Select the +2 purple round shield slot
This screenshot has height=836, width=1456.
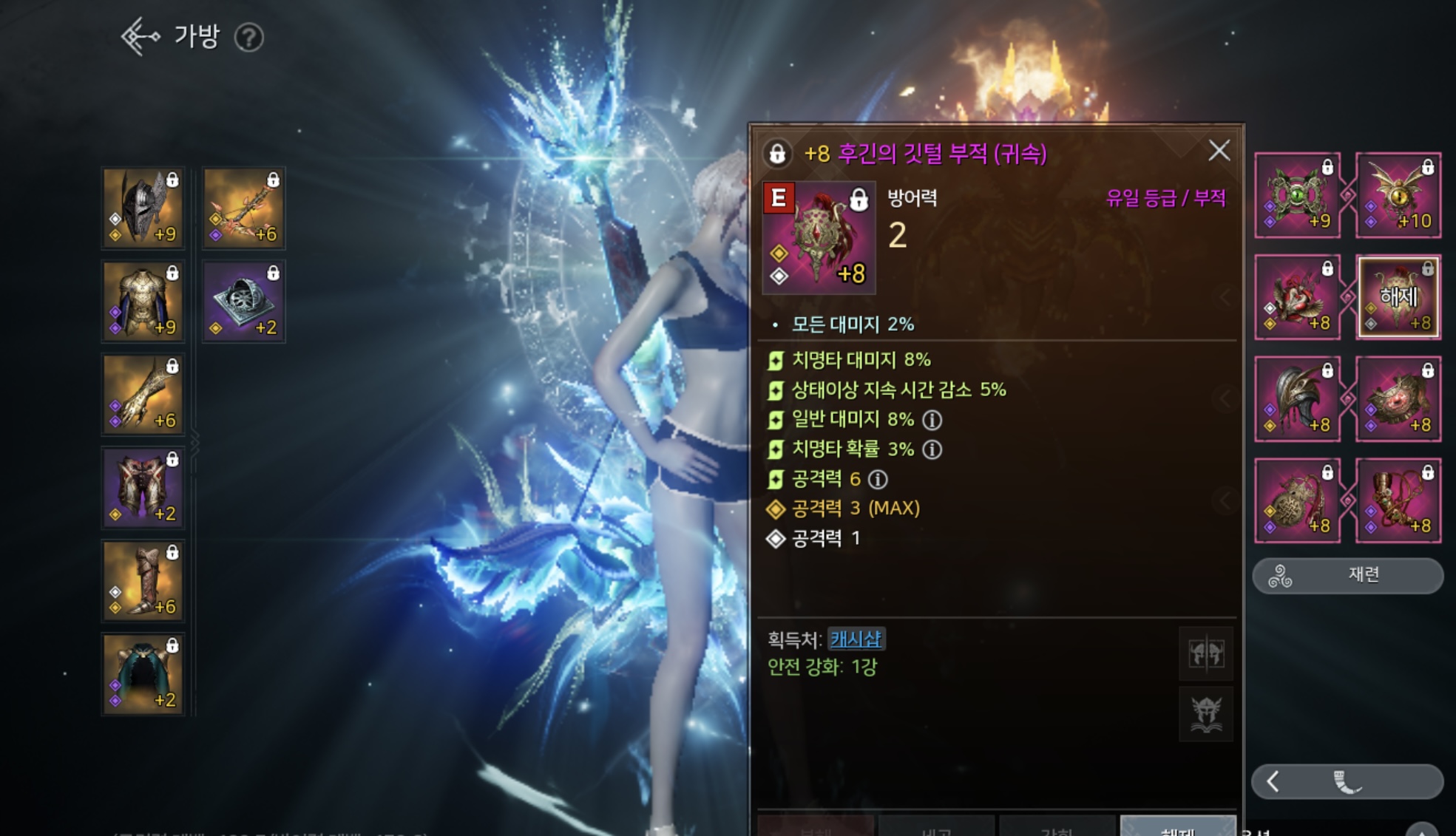point(243,301)
